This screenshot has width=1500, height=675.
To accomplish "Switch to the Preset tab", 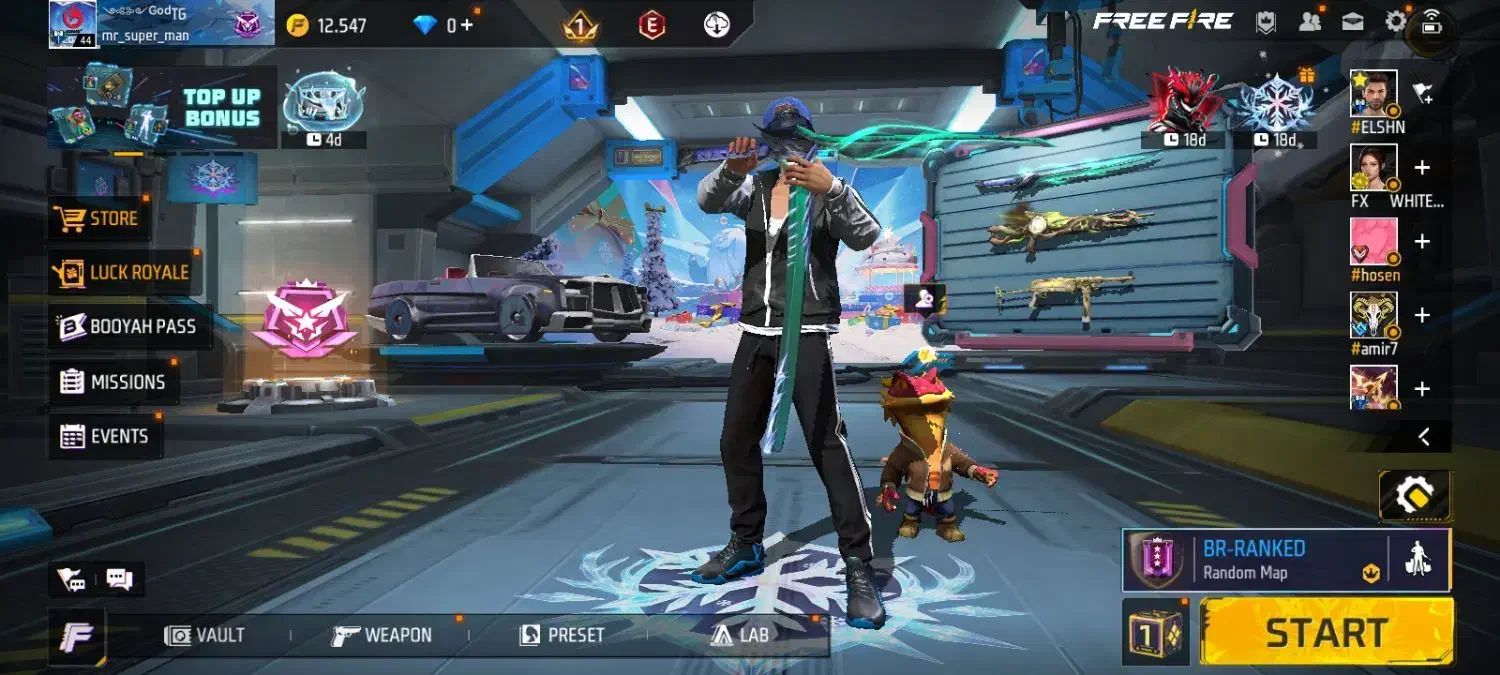I will 562,635.
